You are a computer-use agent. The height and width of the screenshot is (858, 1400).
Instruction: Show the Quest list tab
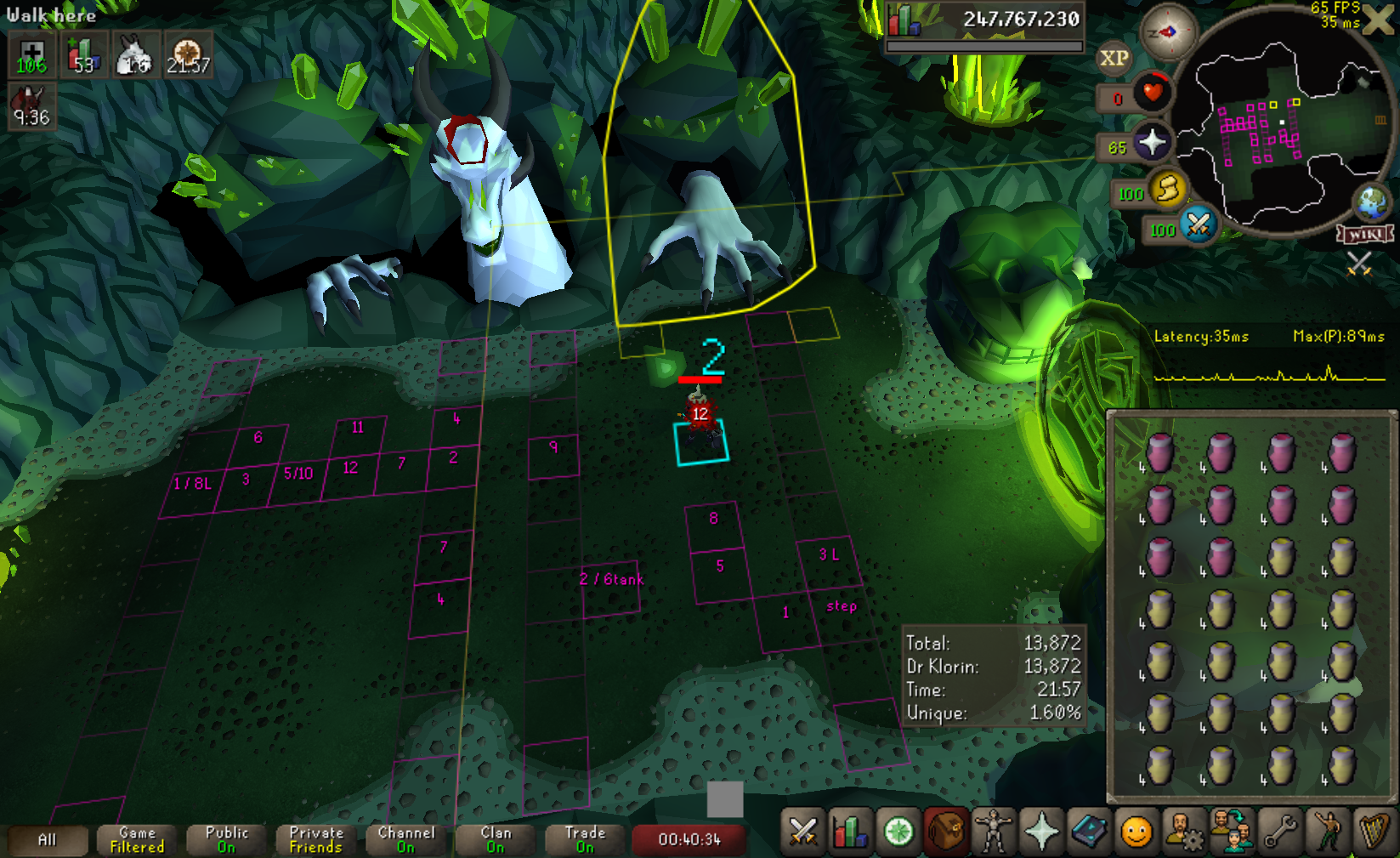tap(898, 831)
